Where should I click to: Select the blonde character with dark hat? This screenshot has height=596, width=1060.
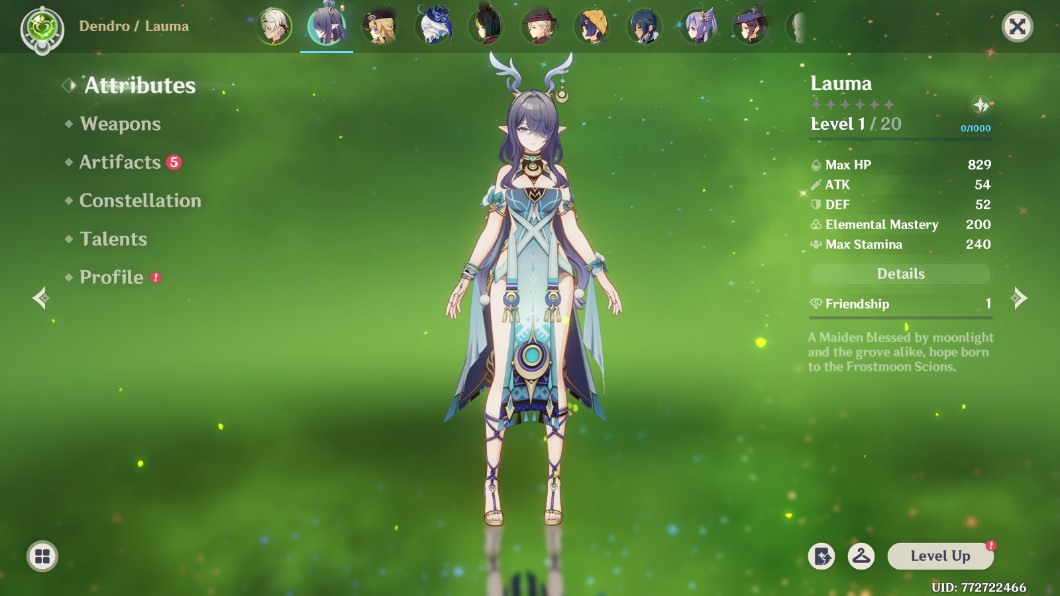(x=379, y=27)
